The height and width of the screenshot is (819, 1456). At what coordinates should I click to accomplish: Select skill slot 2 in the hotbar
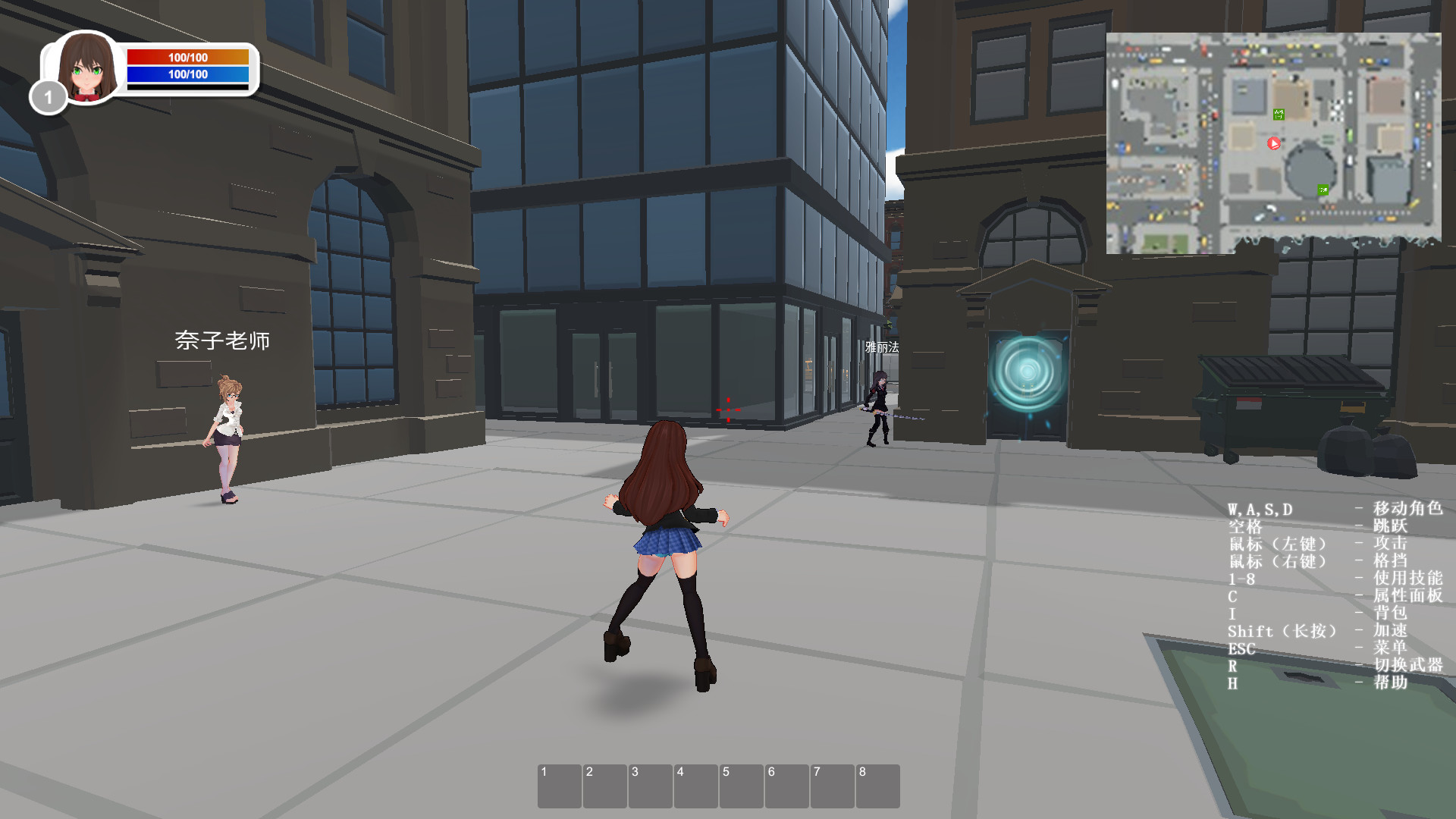coord(607,785)
